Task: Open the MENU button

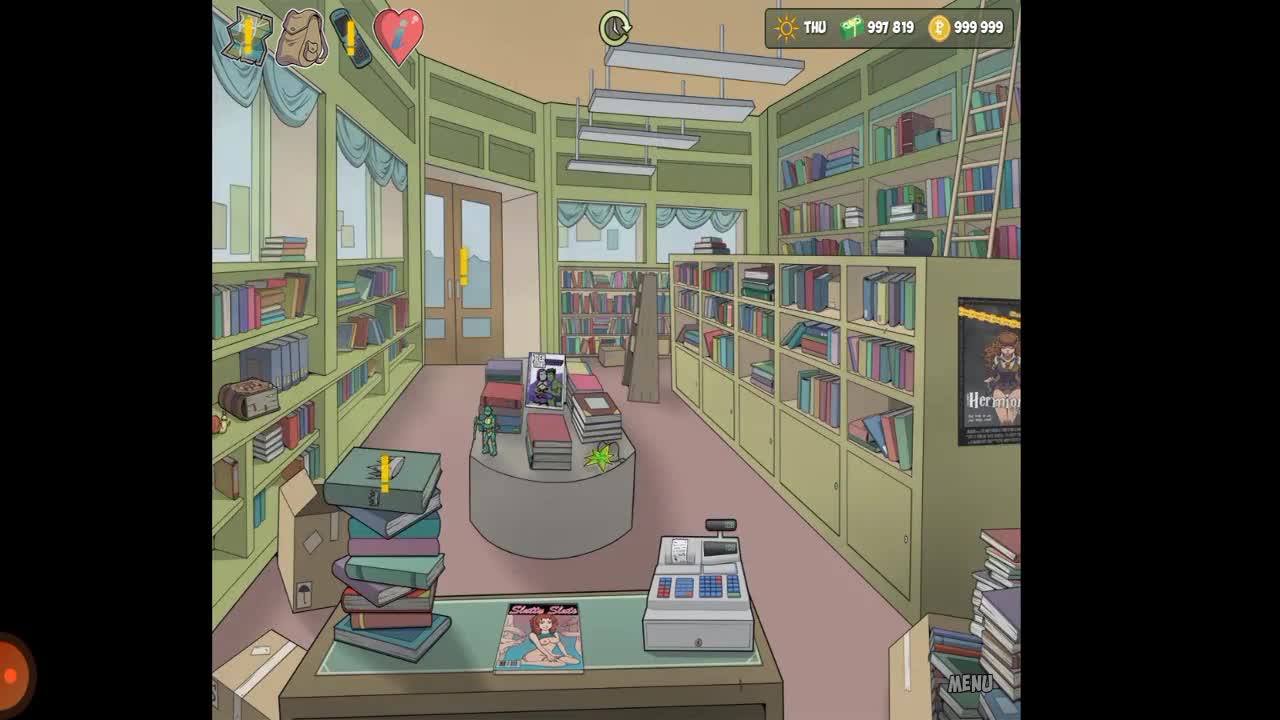Action: (969, 684)
